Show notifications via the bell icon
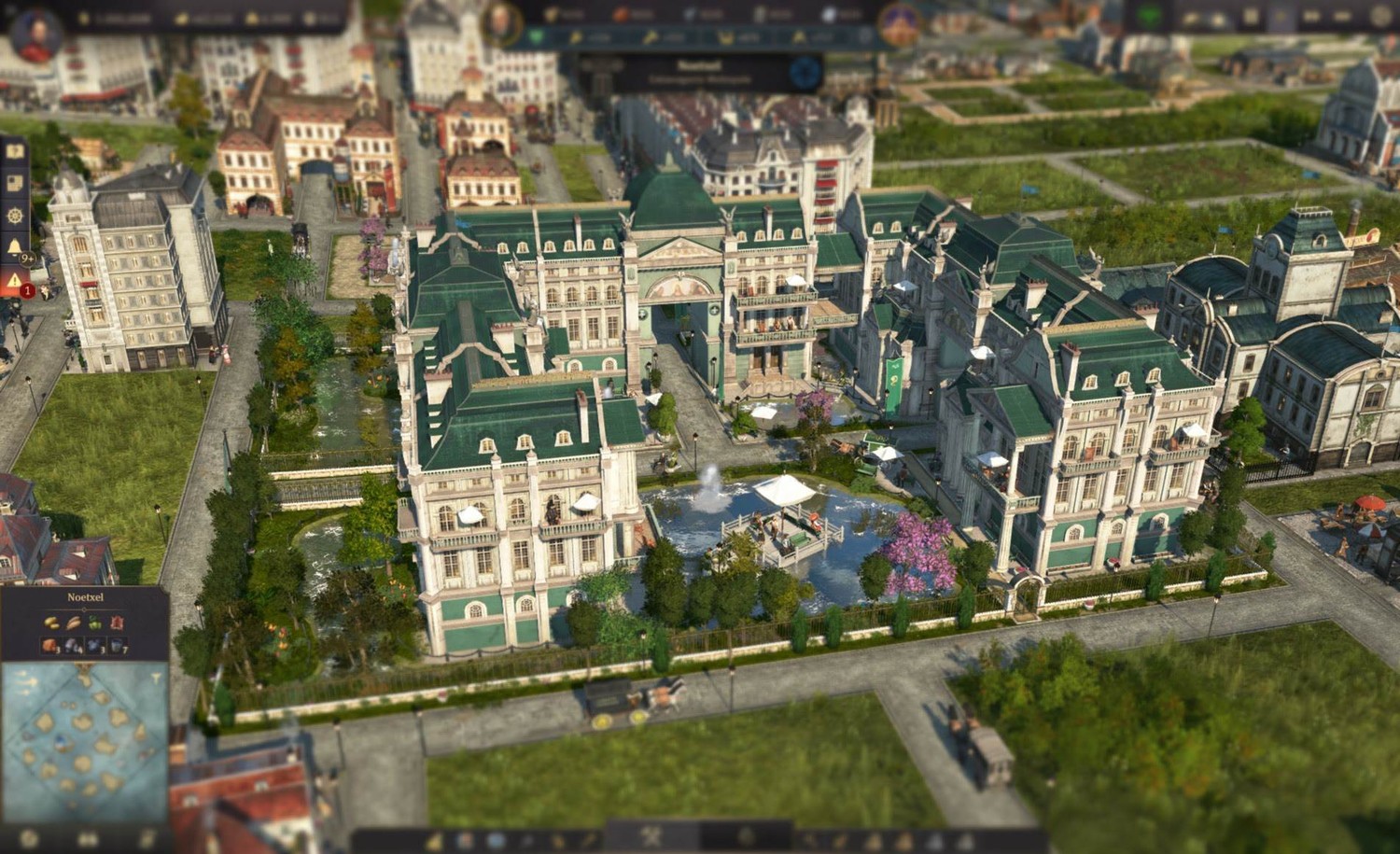 [15, 247]
